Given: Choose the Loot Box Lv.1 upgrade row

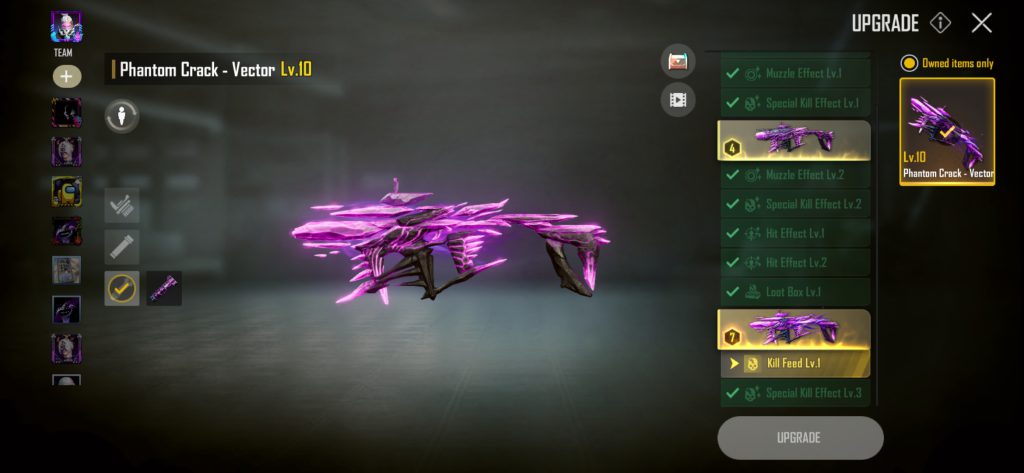Looking at the screenshot, I should [795, 292].
